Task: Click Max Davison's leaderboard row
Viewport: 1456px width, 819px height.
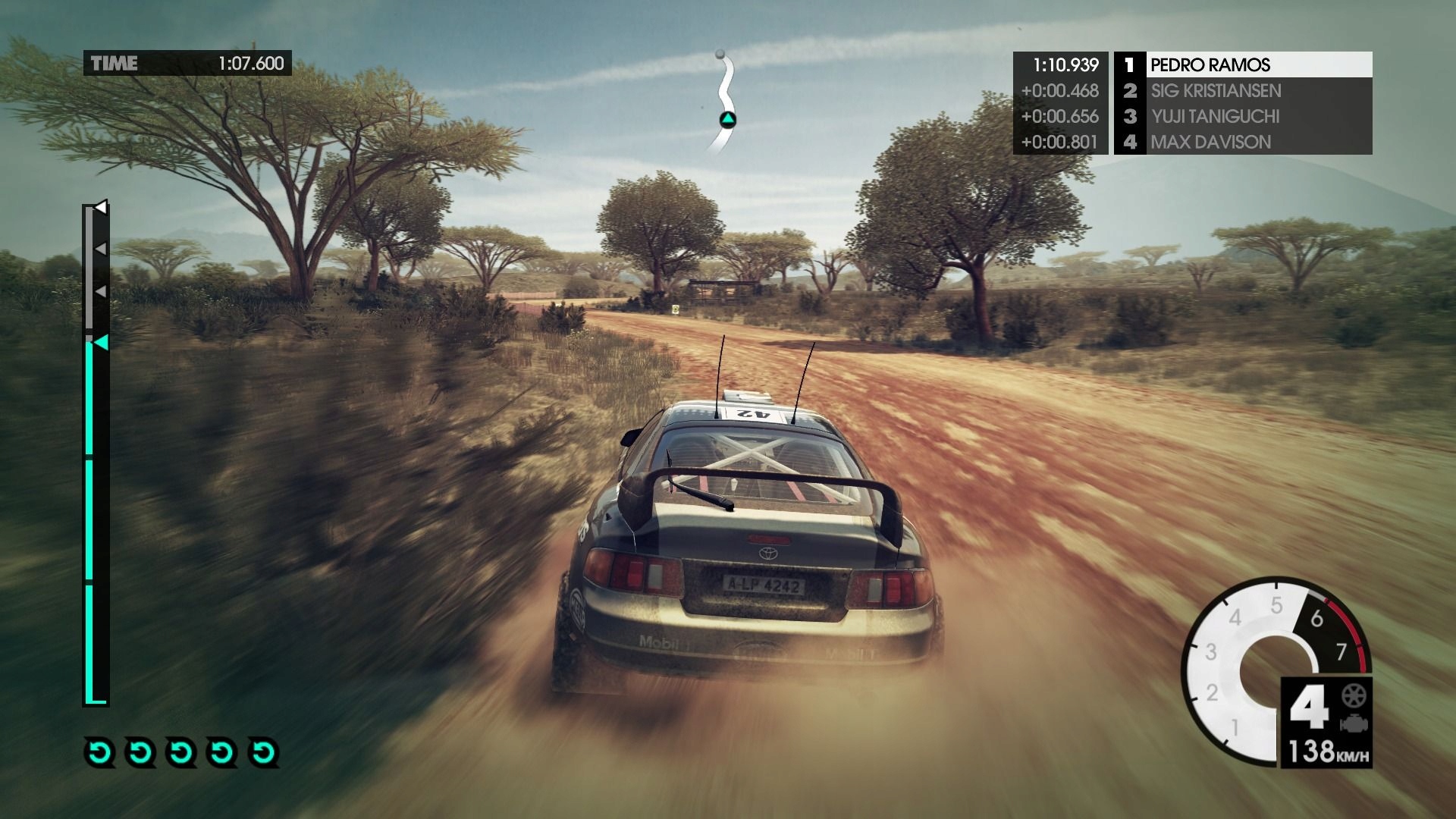Action: point(1242,142)
